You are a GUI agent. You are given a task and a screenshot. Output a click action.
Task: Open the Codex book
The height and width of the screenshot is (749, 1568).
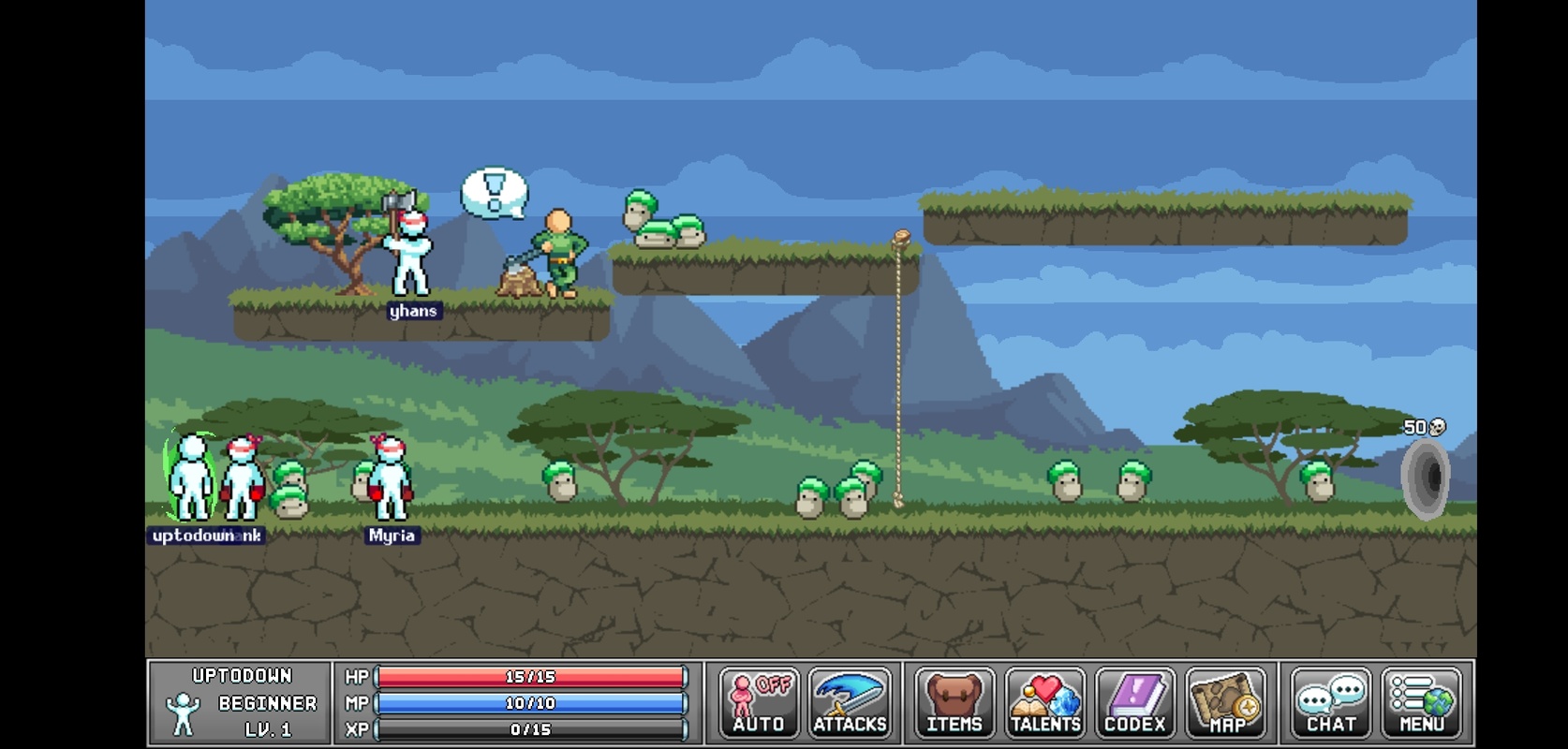pyautogui.click(x=1135, y=702)
